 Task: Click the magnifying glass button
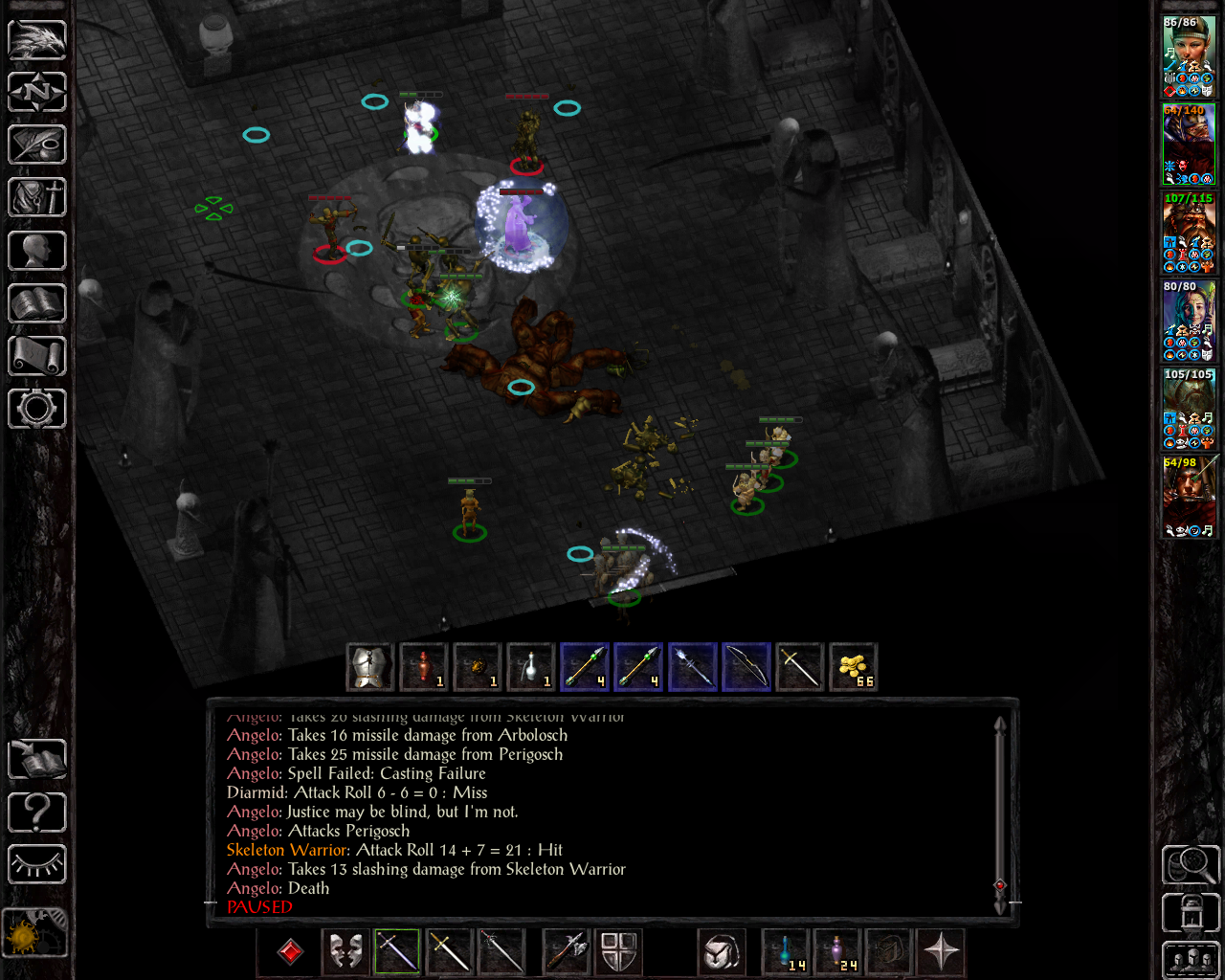coord(1190,865)
